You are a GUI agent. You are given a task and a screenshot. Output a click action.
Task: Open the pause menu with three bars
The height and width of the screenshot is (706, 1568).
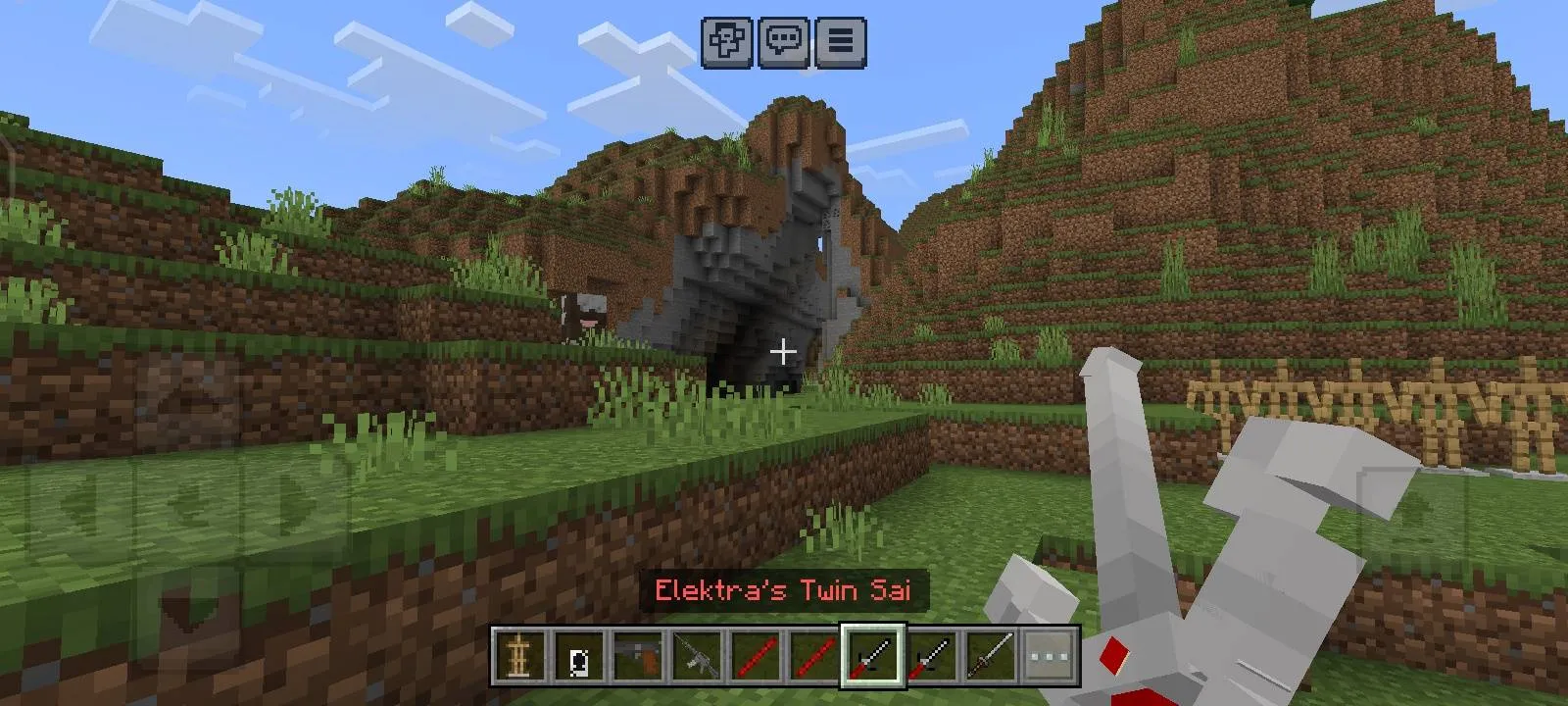(840, 42)
